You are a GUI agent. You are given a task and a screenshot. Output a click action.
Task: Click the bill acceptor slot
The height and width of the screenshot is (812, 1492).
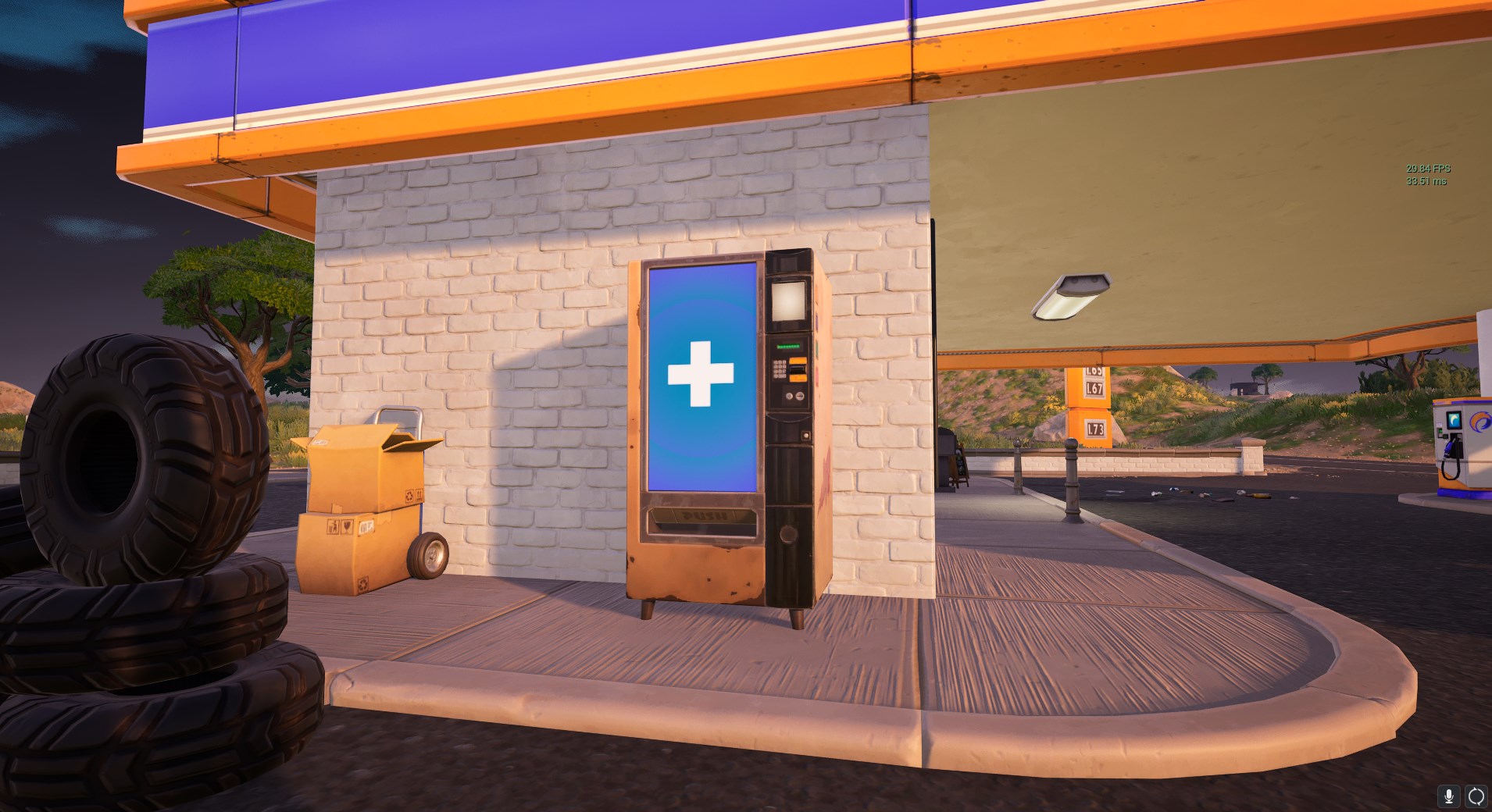798,369
